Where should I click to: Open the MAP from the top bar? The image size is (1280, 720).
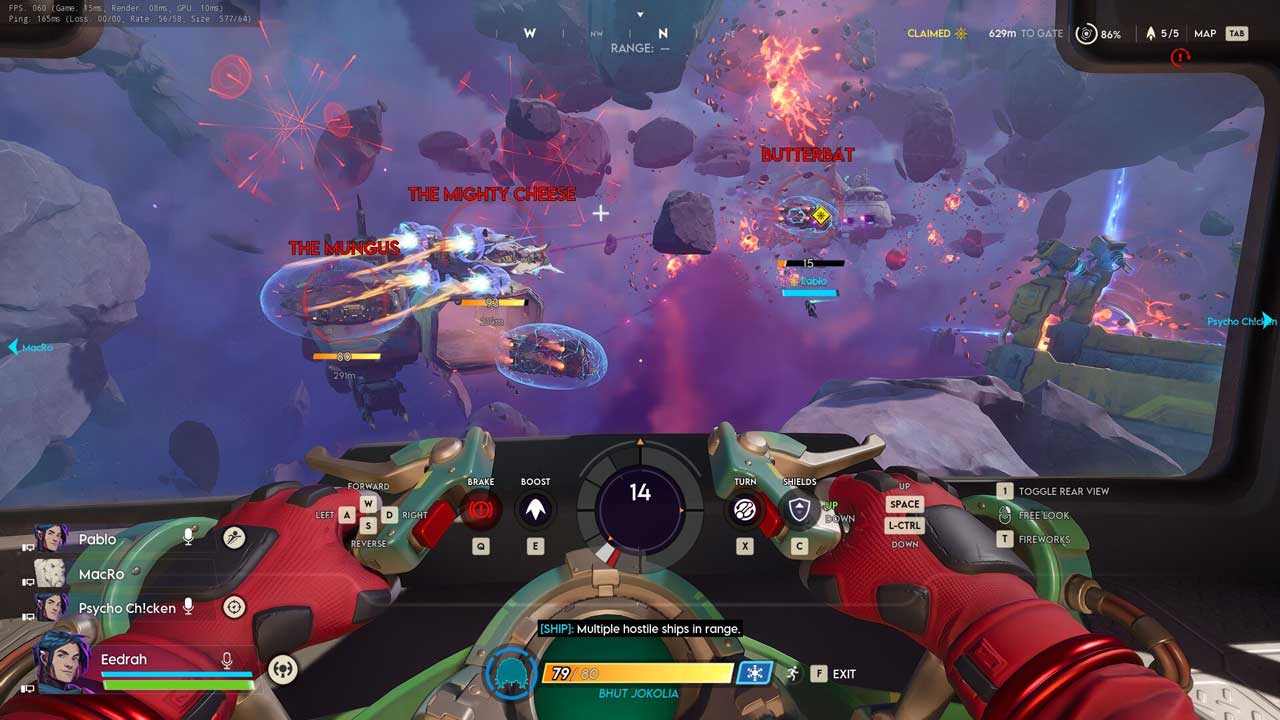(1205, 34)
